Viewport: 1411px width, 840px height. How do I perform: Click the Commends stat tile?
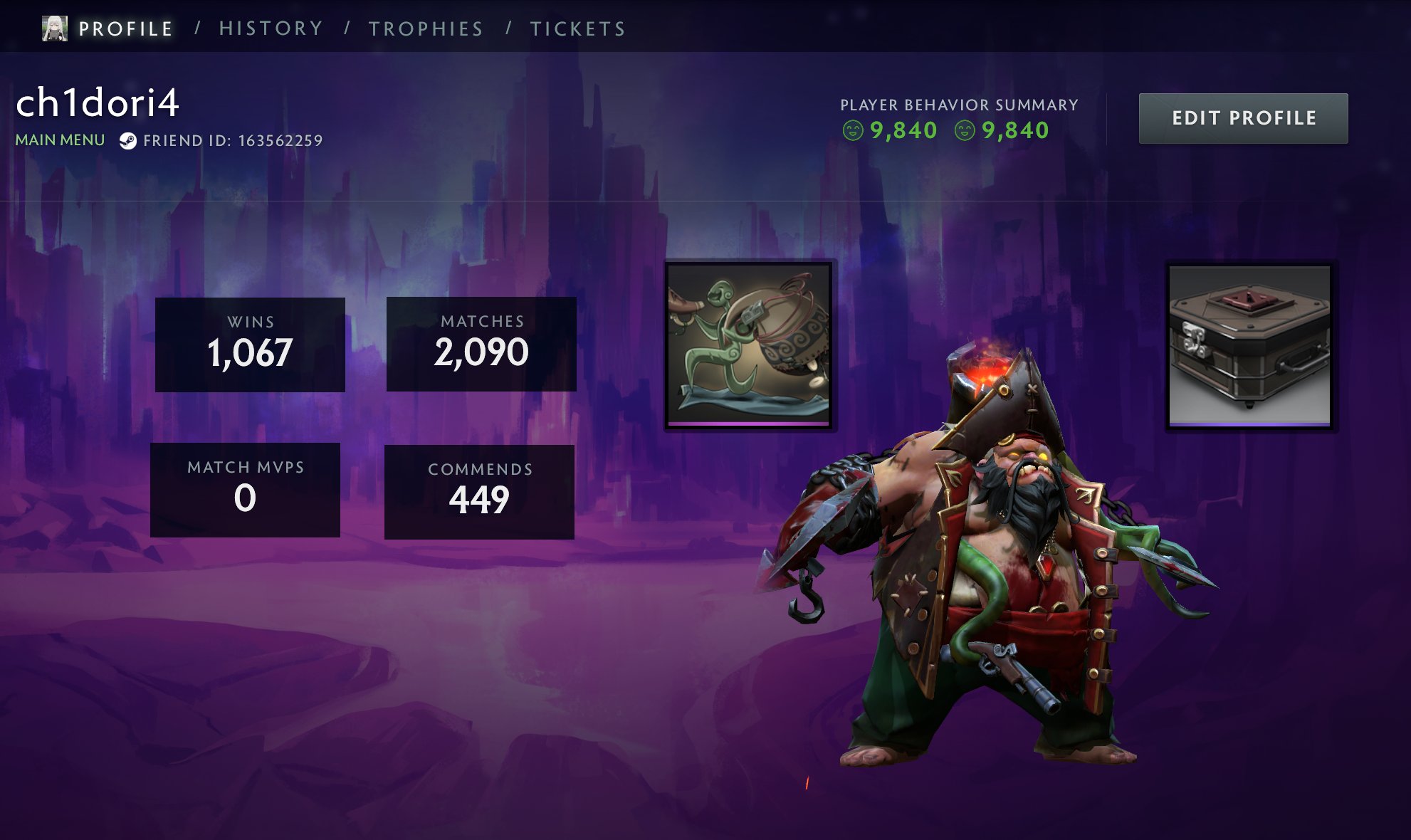coord(479,492)
